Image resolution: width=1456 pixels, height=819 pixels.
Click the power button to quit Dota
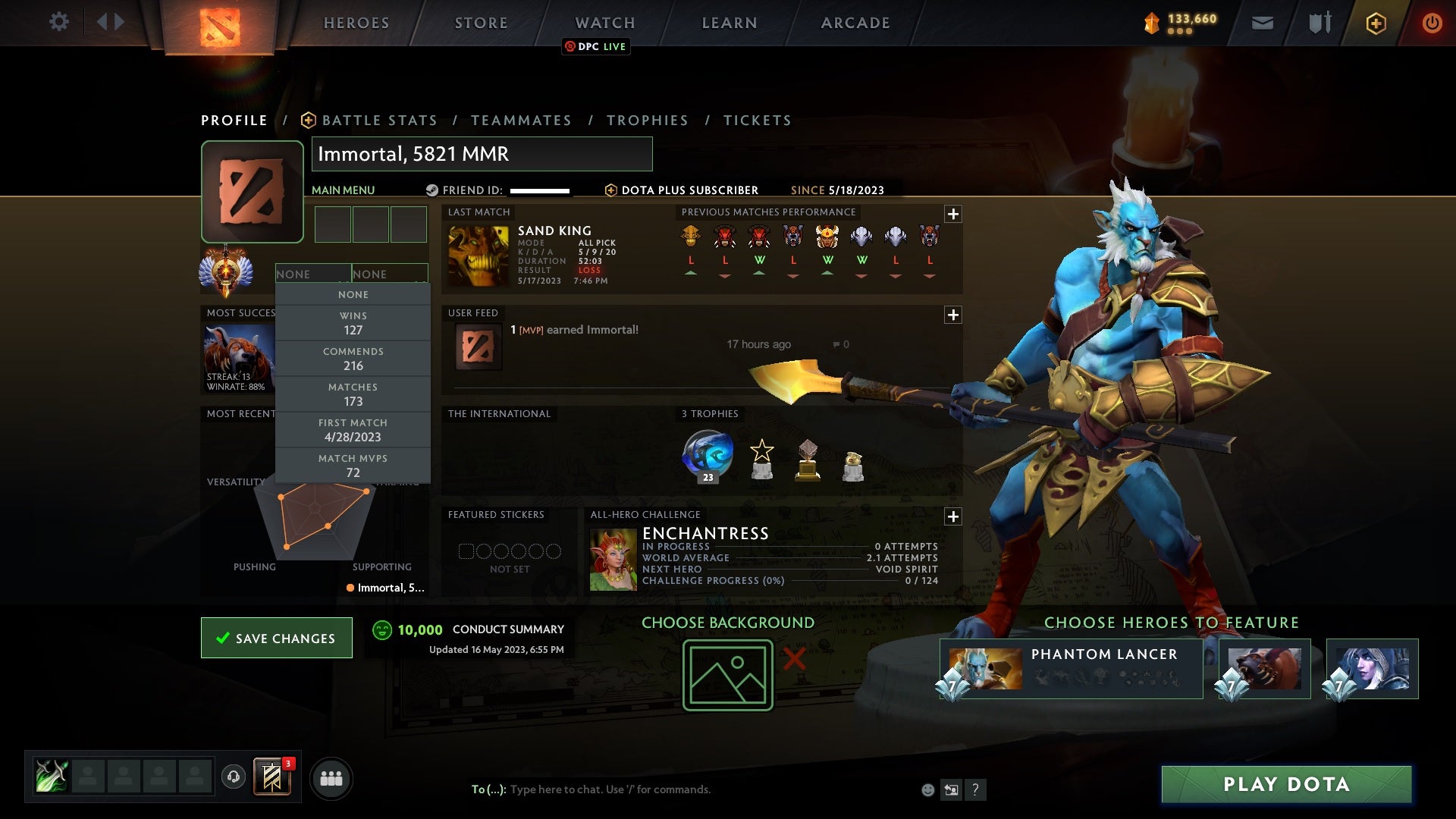tap(1432, 23)
